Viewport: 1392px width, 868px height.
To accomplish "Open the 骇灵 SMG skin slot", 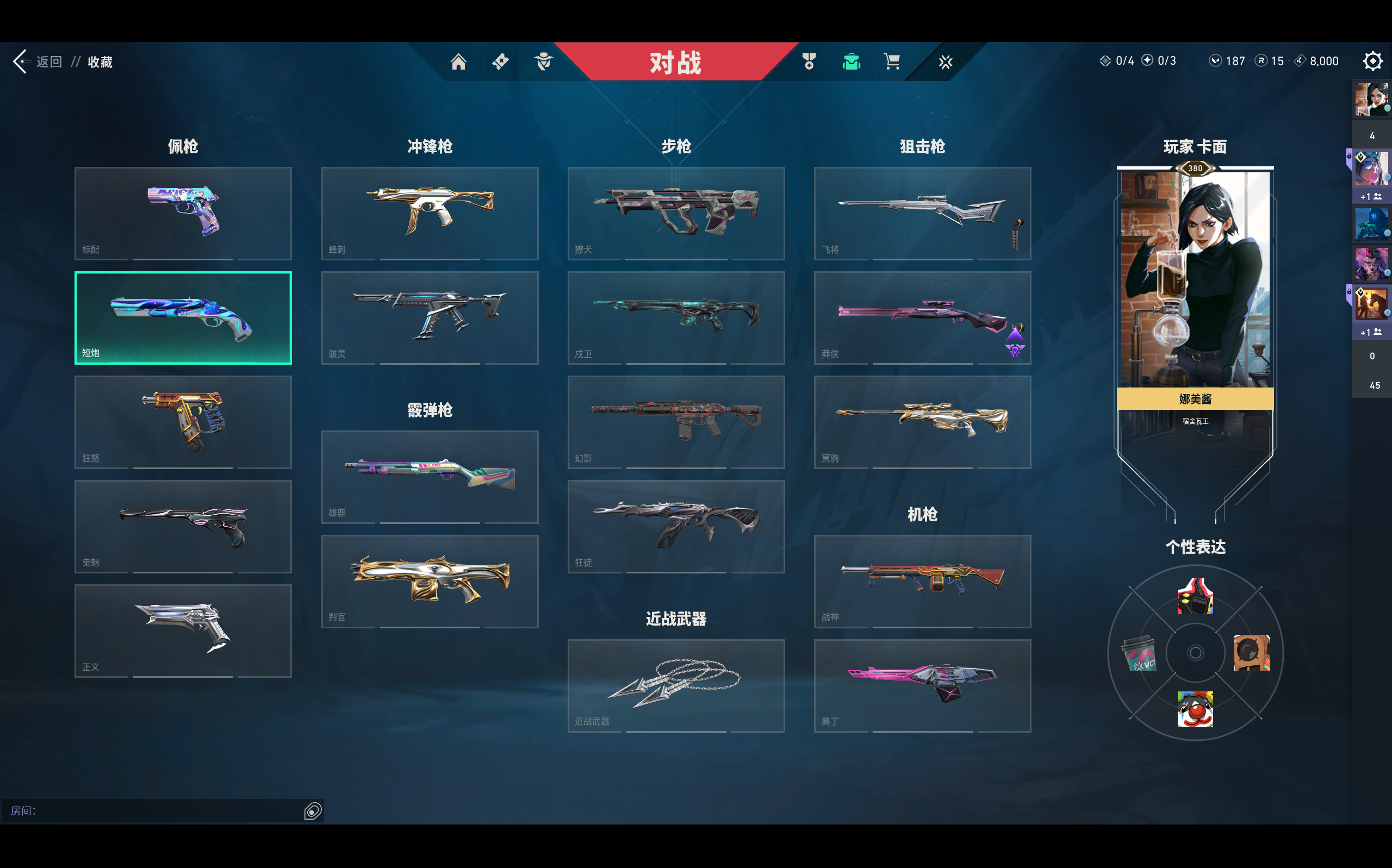I will [430, 317].
